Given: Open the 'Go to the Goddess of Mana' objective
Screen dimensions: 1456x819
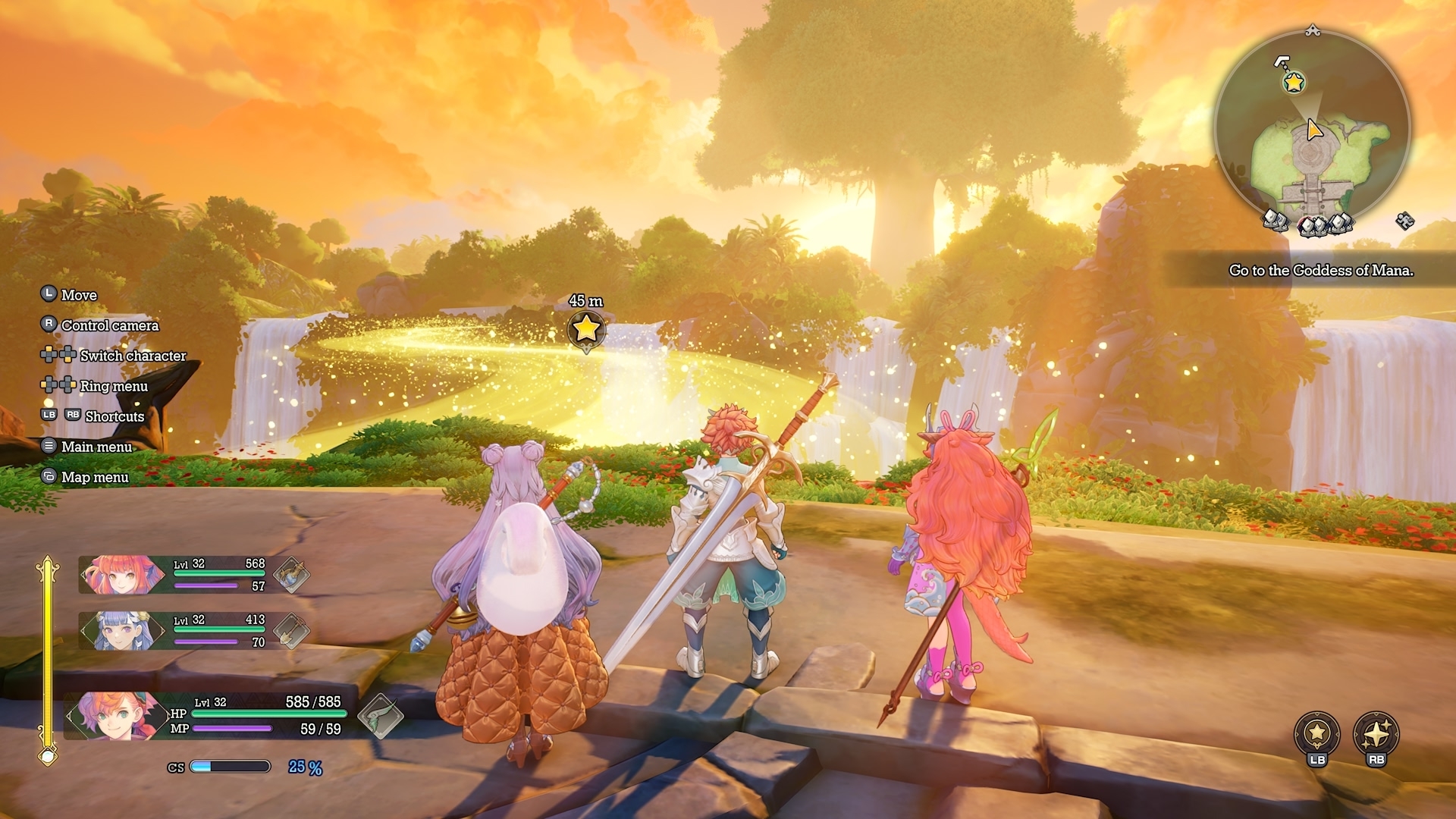Looking at the screenshot, I should [1320, 271].
